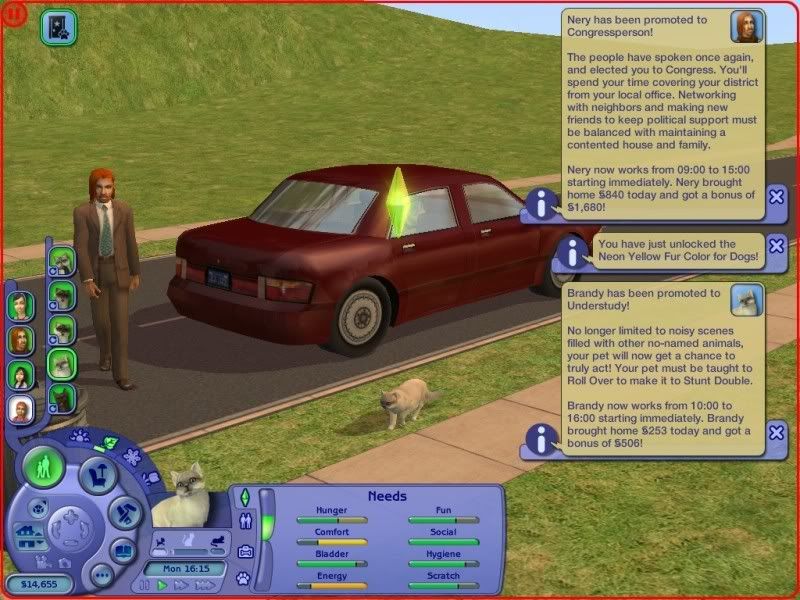Open the relationships panel tab

244,520
